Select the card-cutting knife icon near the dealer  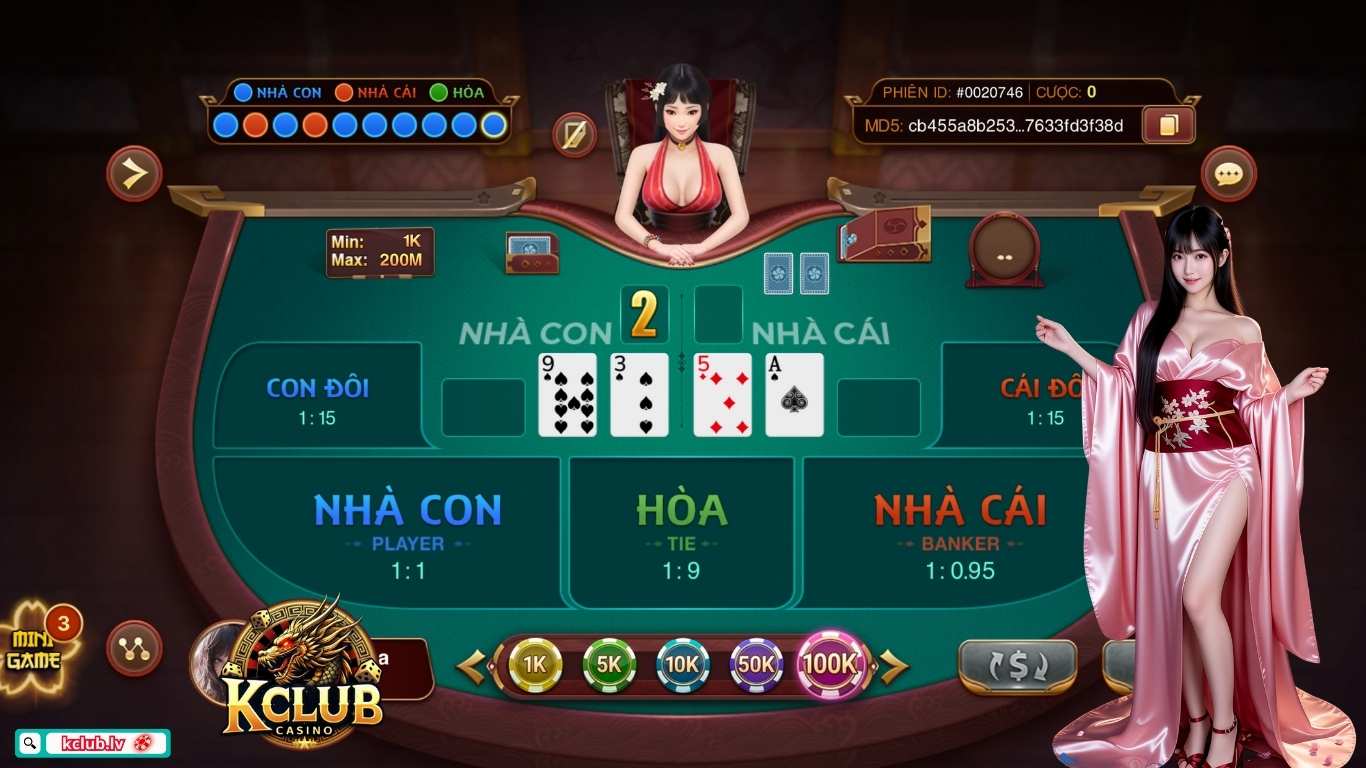coord(573,133)
